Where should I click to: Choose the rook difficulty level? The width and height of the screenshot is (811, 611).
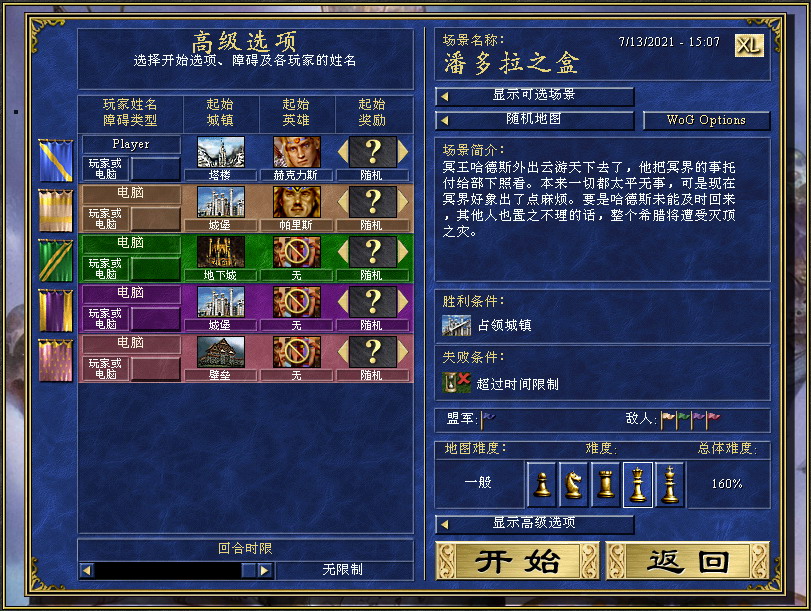[x=606, y=484]
